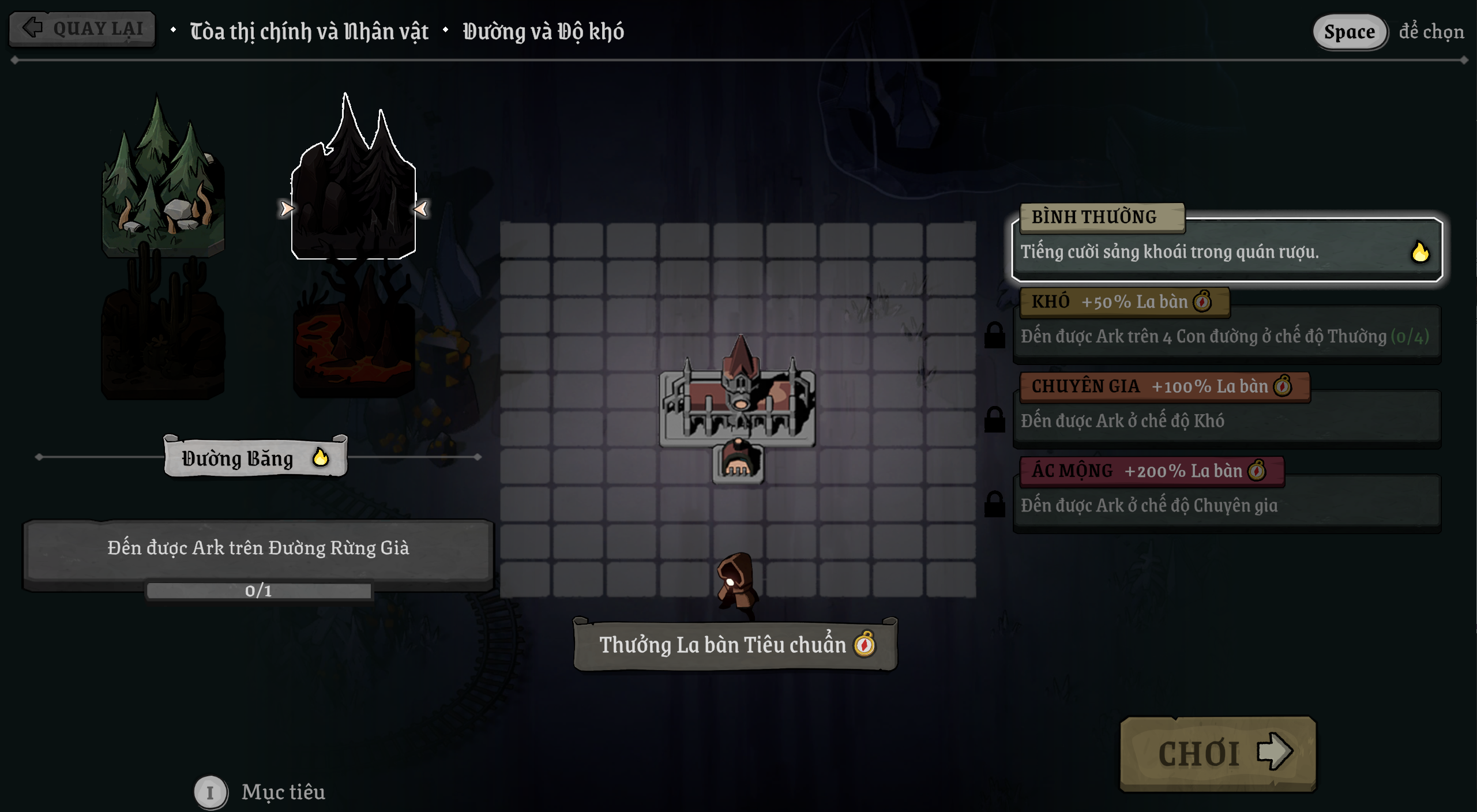Screen dimensions: 1477x812
Task: Open the Tòa thị chính và Nhân vật step
Action: coord(309,31)
